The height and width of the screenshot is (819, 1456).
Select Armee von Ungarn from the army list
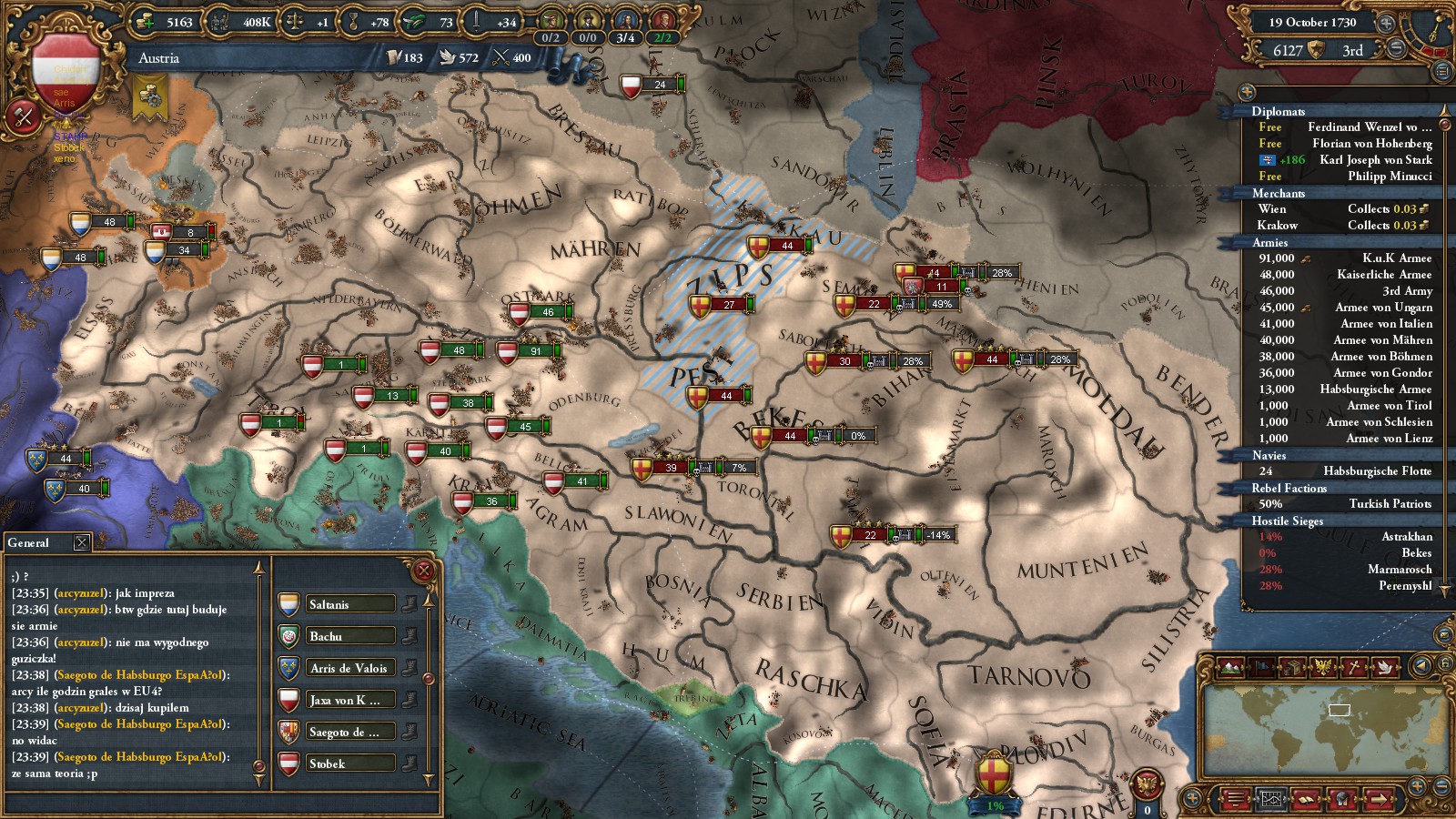pos(1345,308)
